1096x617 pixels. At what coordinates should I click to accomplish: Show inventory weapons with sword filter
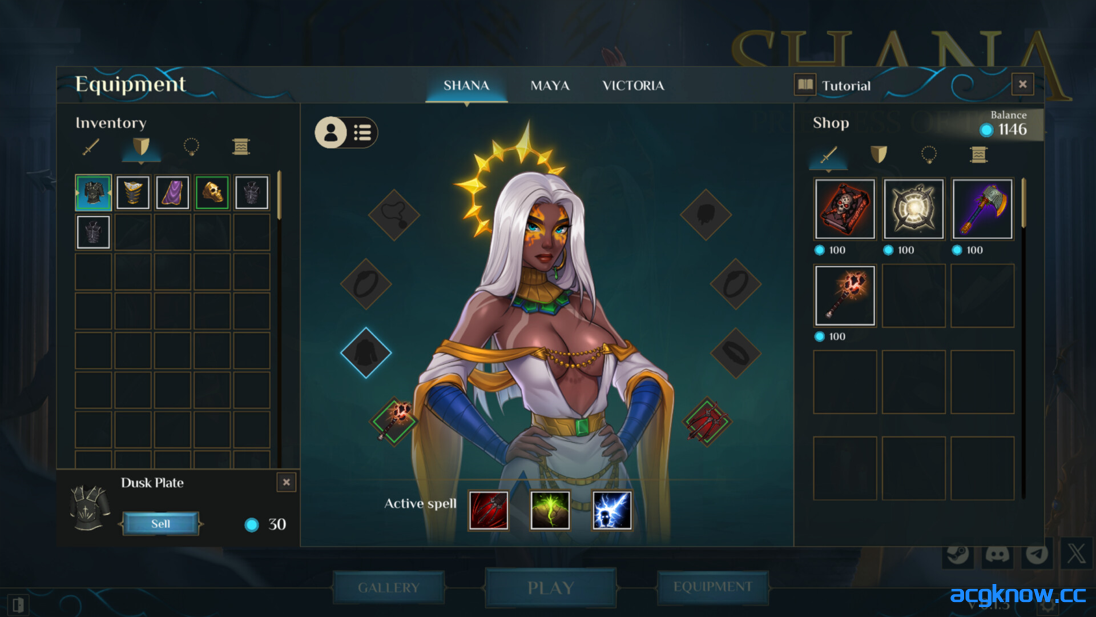(91, 148)
